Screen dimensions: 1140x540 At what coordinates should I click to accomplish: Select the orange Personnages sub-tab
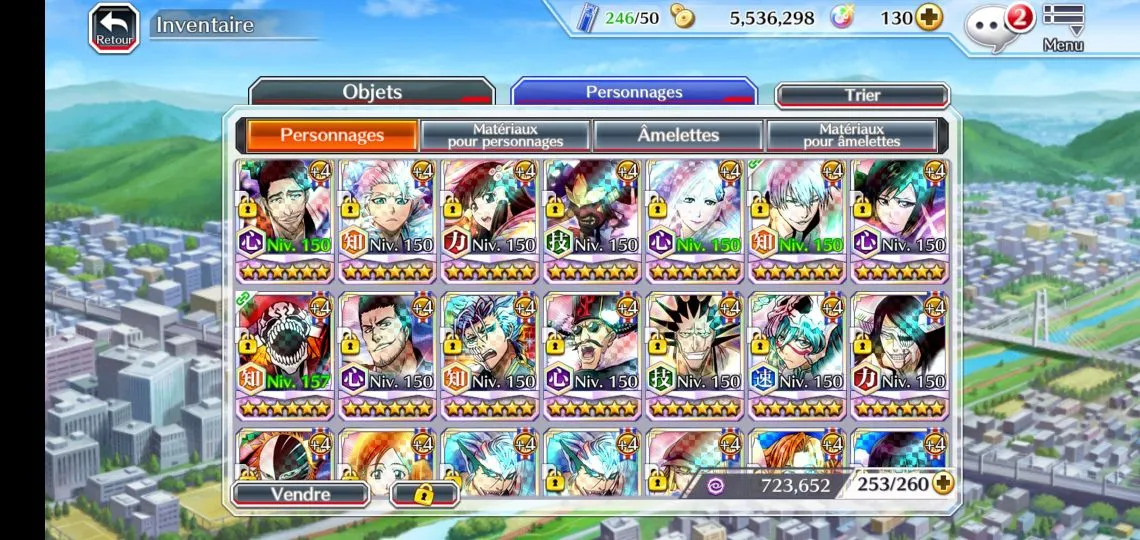pyautogui.click(x=332, y=135)
